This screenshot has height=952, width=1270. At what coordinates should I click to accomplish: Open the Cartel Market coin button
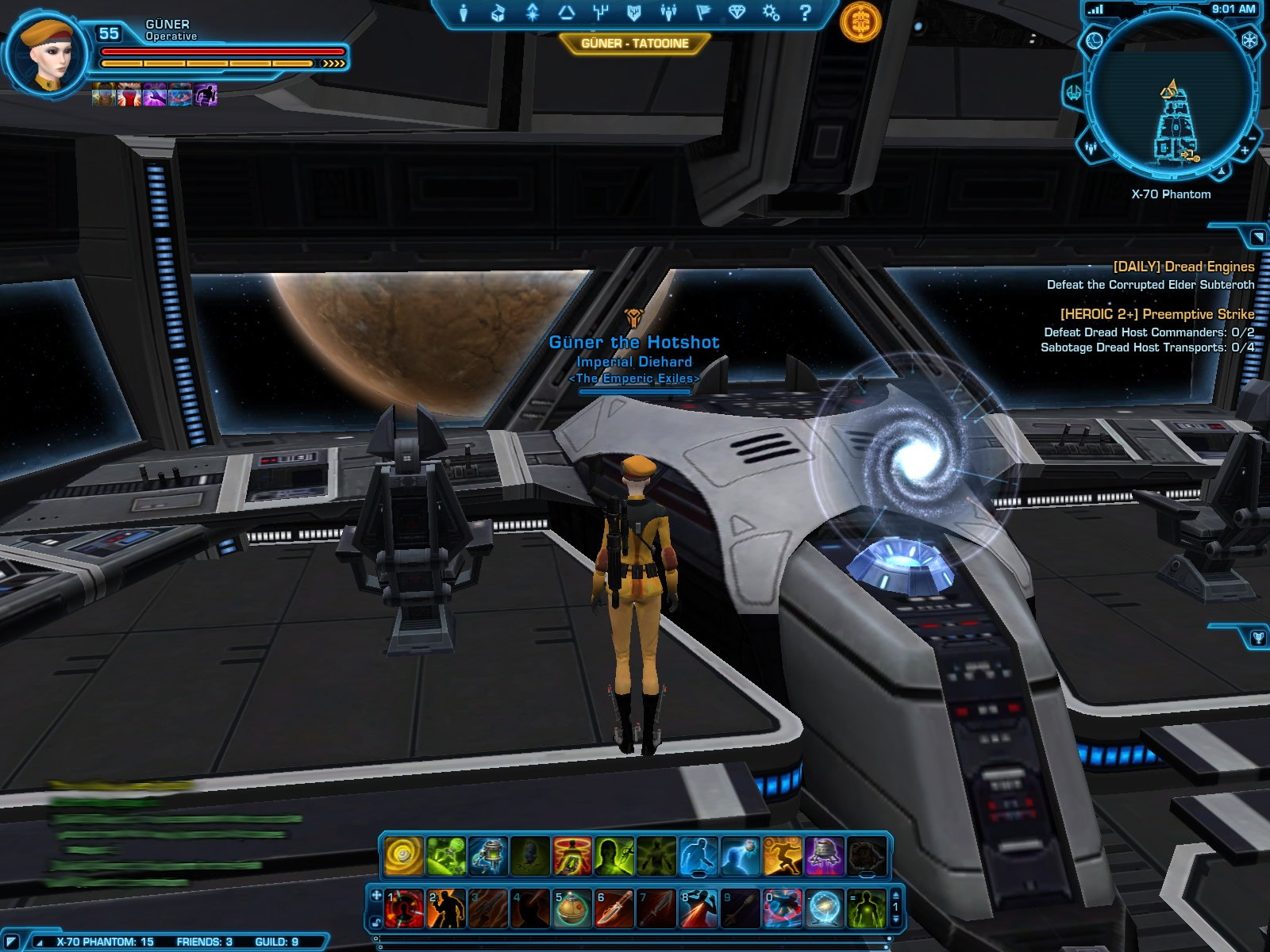(x=861, y=21)
